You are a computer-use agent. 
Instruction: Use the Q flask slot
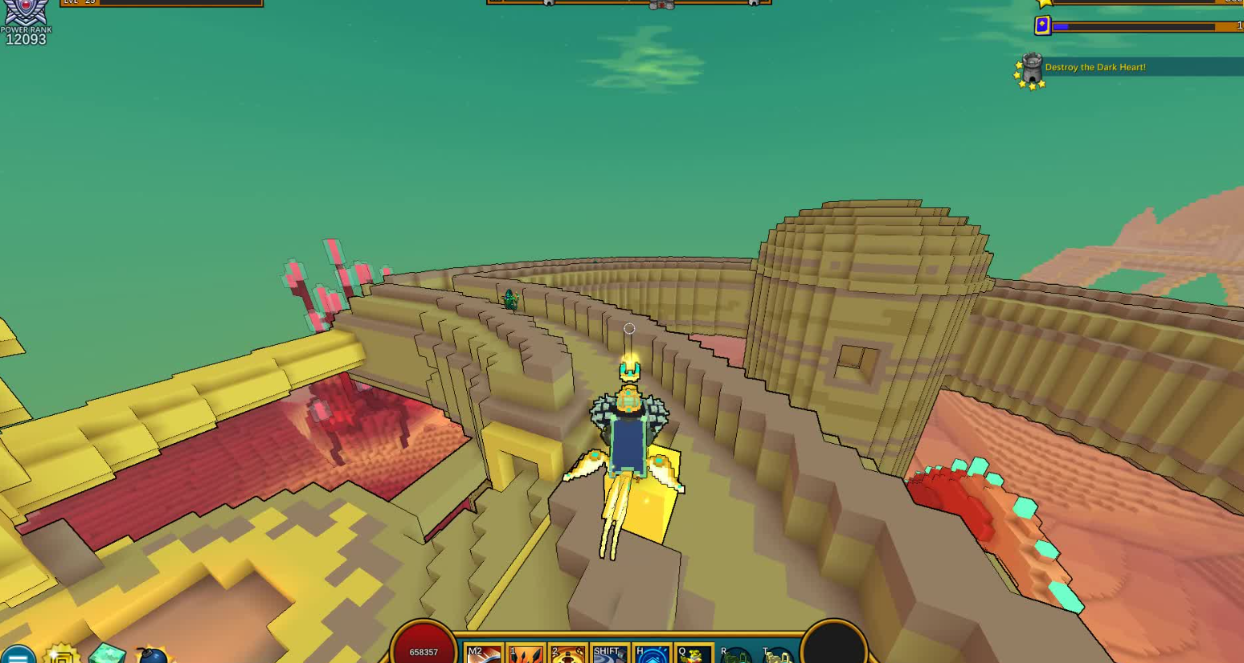(x=694, y=654)
